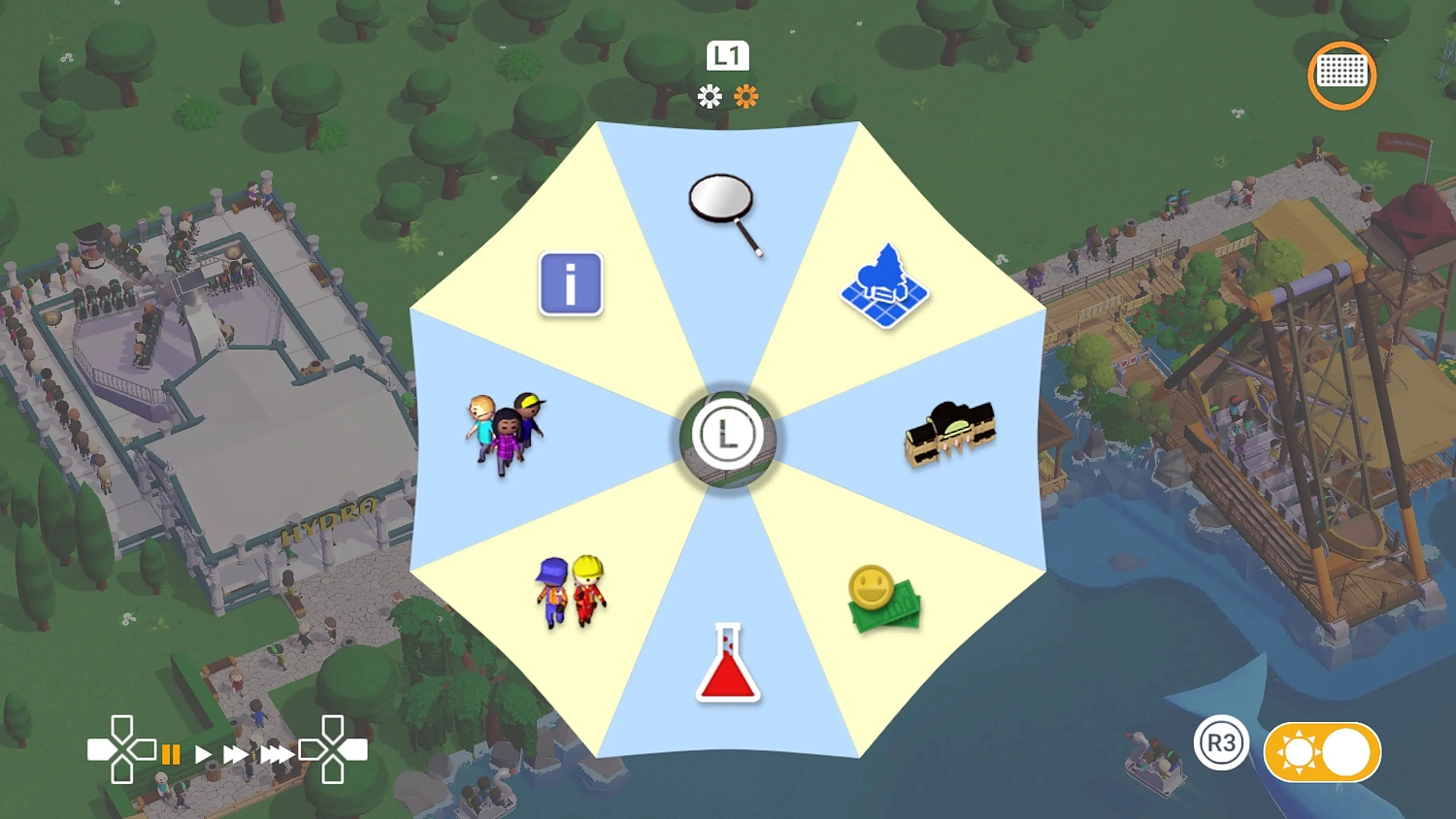
Task: Enable double-speed fast forward
Action: (238, 753)
